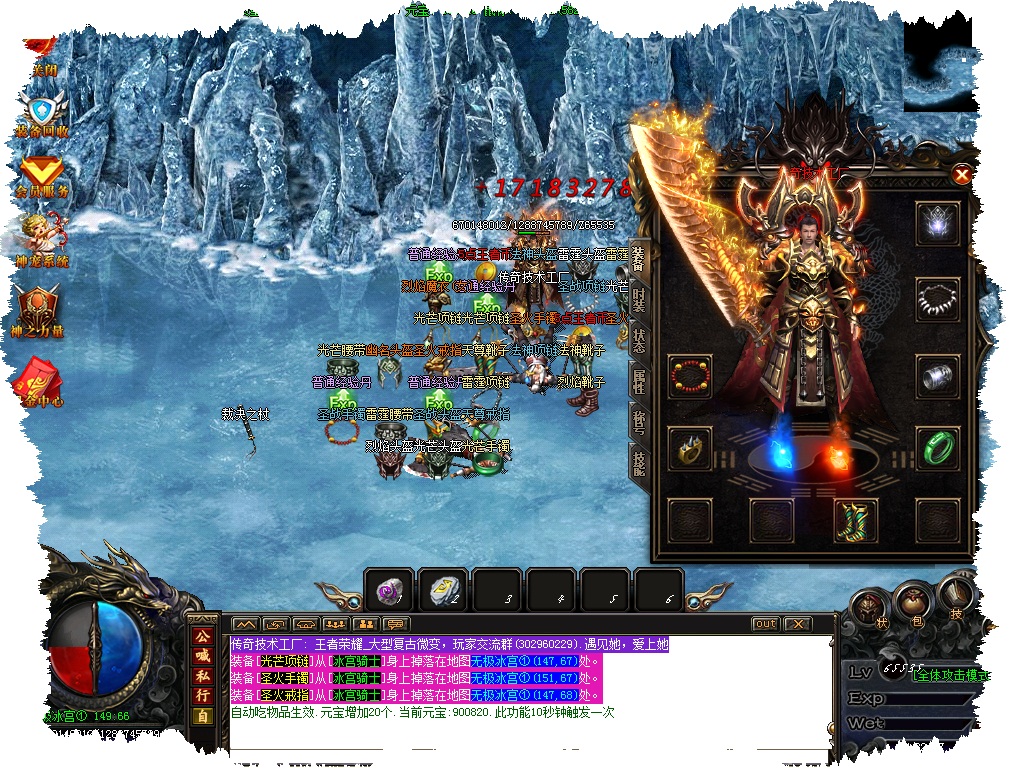This screenshot has height=768, width=1024.
Task: Select the green jade ring slot
Action: 936,445
